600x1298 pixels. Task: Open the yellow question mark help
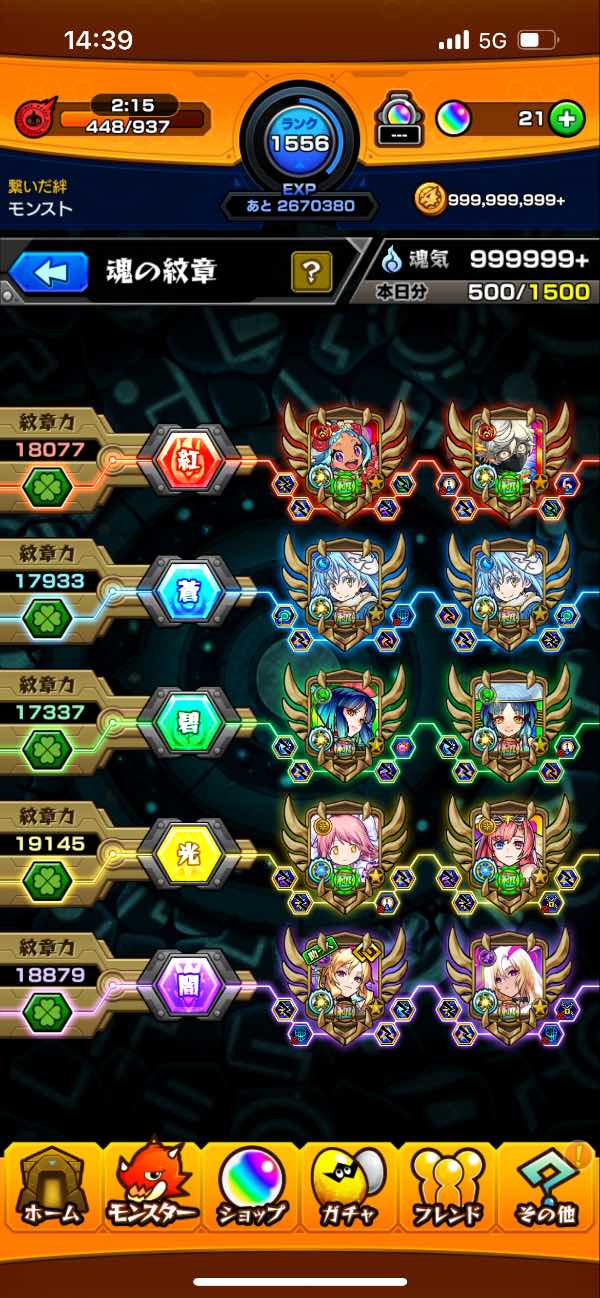pyautogui.click(x=311, y=271)
